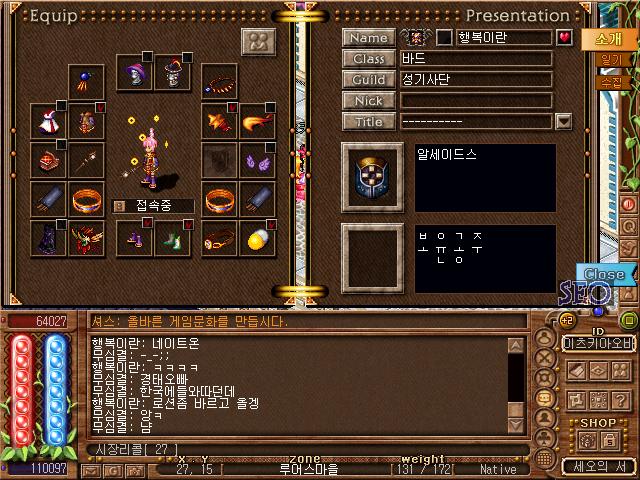Viewport: 640px width, 480px height.
Task: Open the 일기 tab
Action: click(x=609, y=61)
